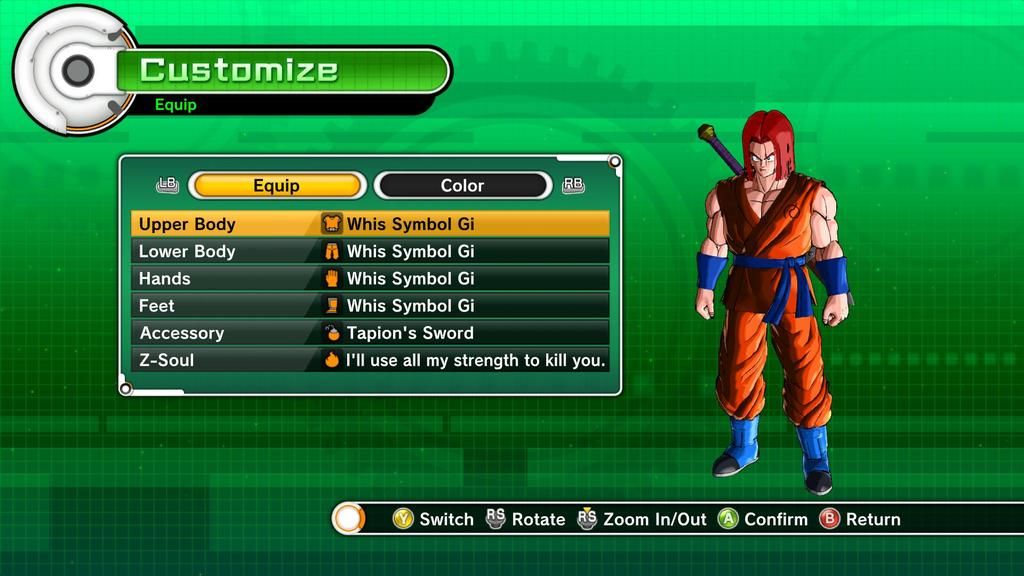Switch to the Equip tab
This screenshot has height=576, width=1024.
277,186
